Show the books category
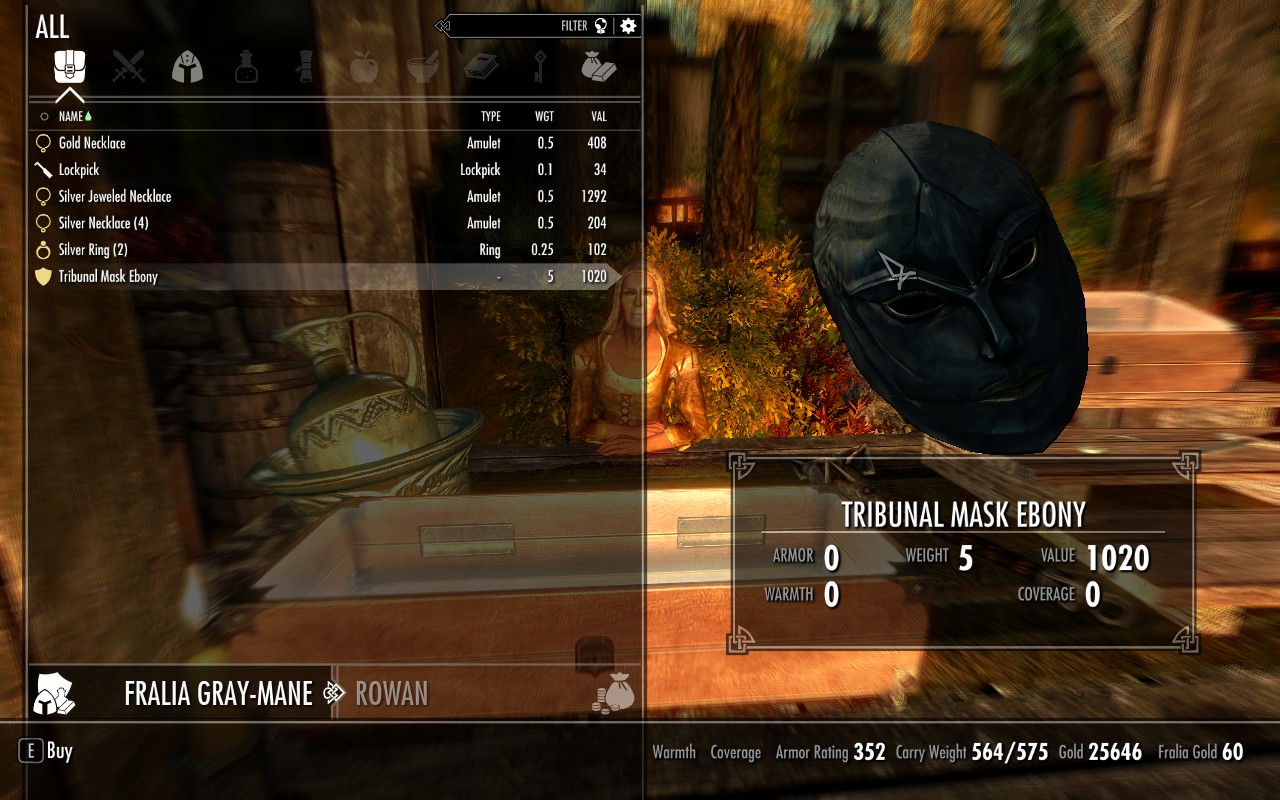The height and width of the screenshot is (800, 1280). (480, 67)
